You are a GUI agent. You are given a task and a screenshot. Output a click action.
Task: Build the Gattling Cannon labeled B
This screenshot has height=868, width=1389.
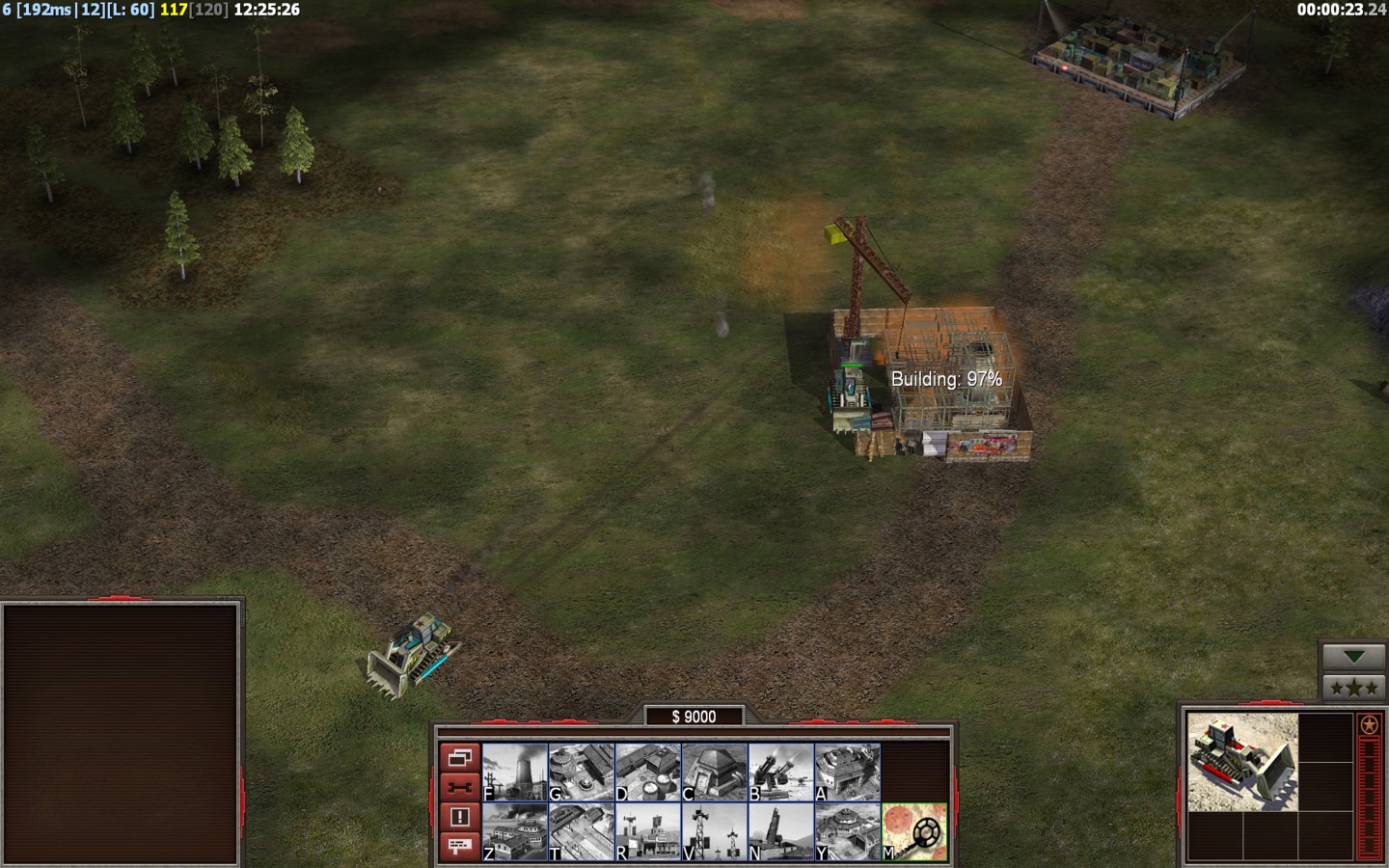tap(781, 773)
